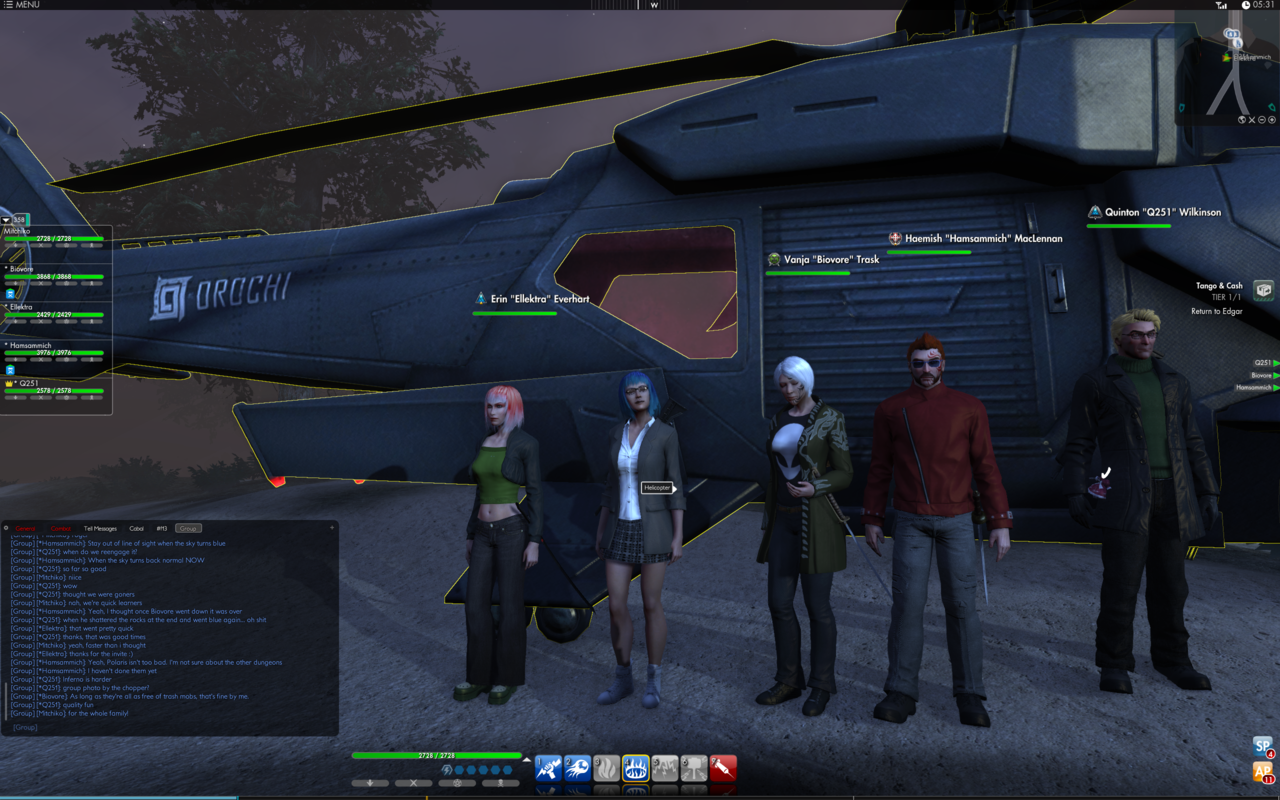Viewport: 1280px width, 800px height.
Task: Open the Tell Messages chat tab
Action: coord(100,528)
